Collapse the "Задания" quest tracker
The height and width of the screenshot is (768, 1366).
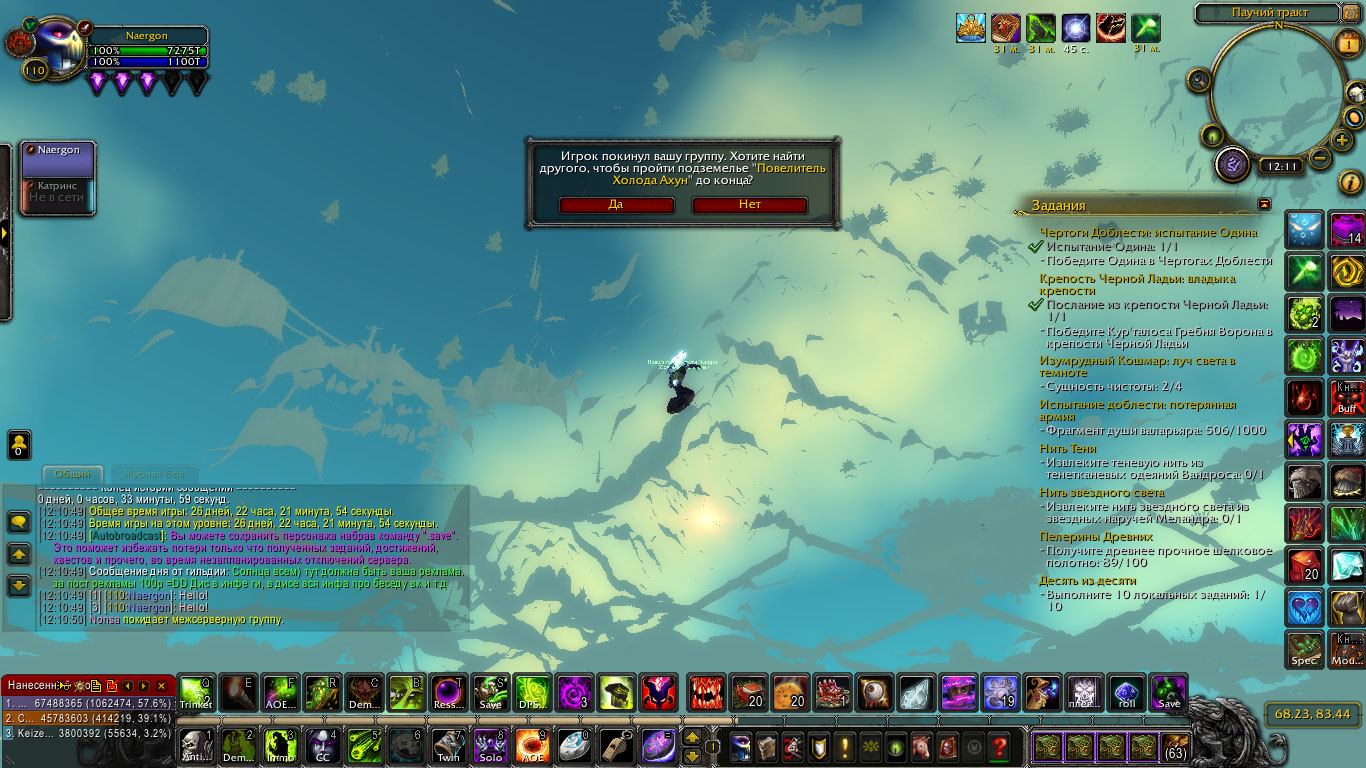tap(1264, 204)
